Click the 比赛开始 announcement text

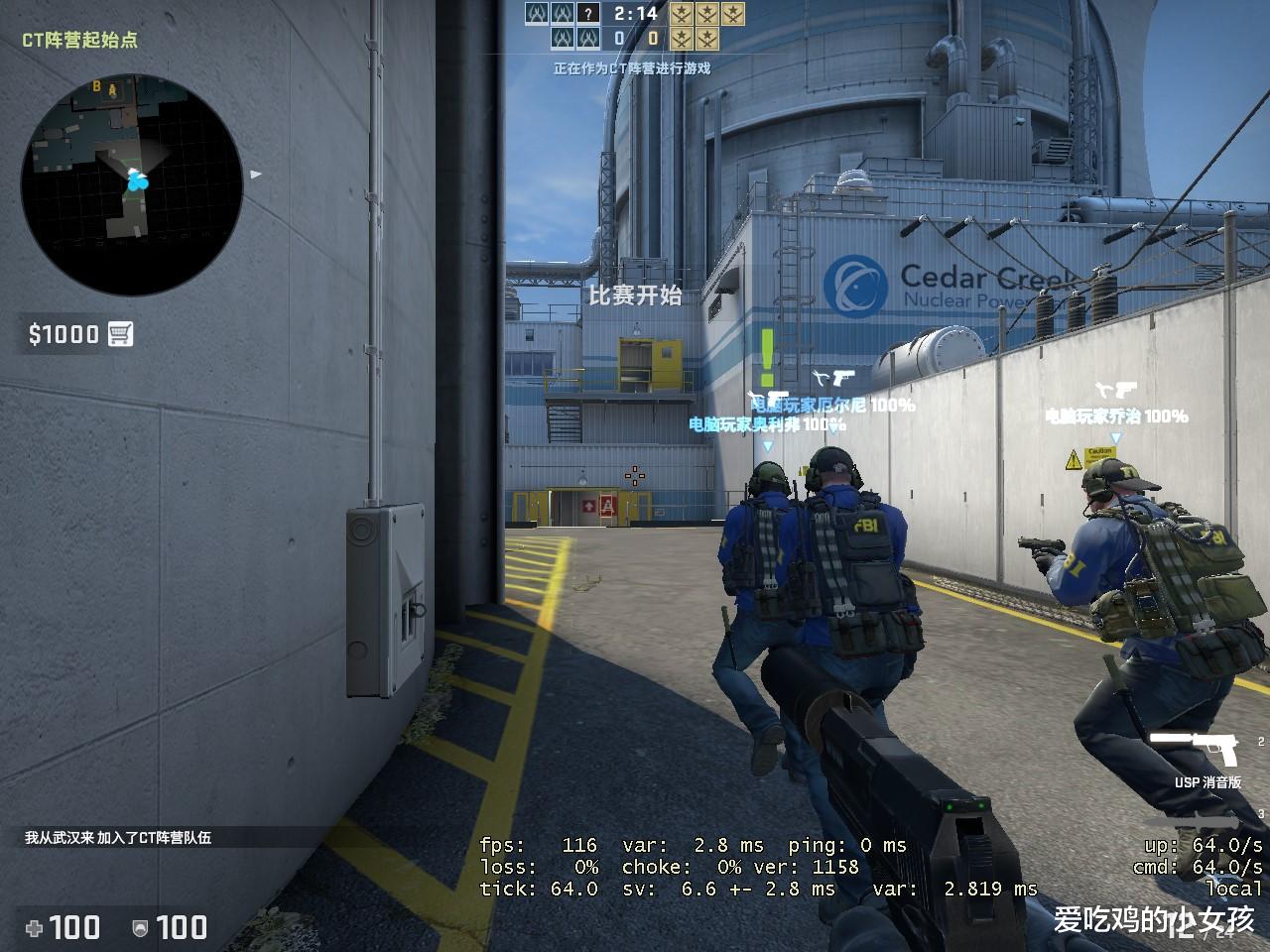(637, 297)
